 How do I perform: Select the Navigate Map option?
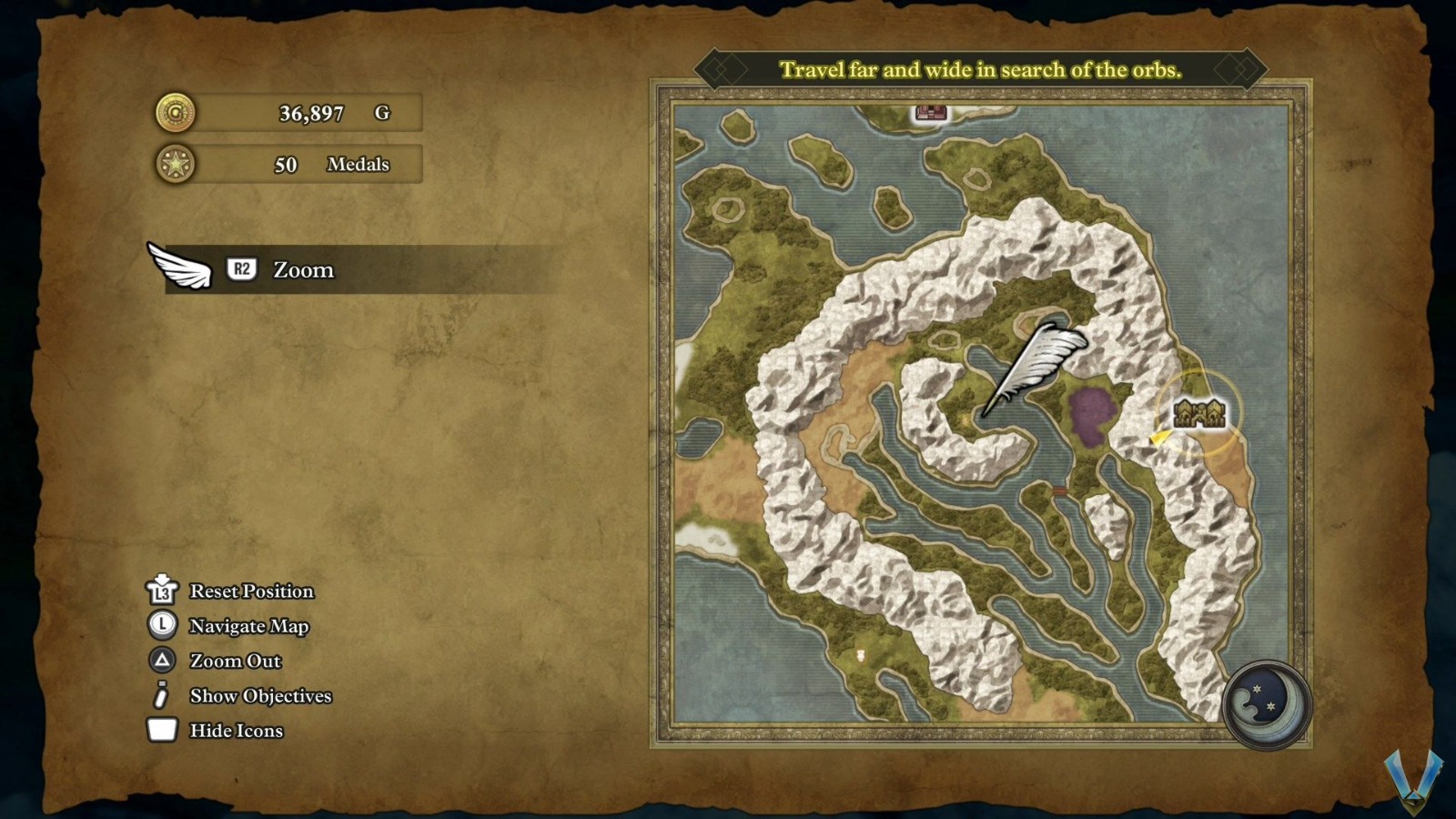(248, 626)
